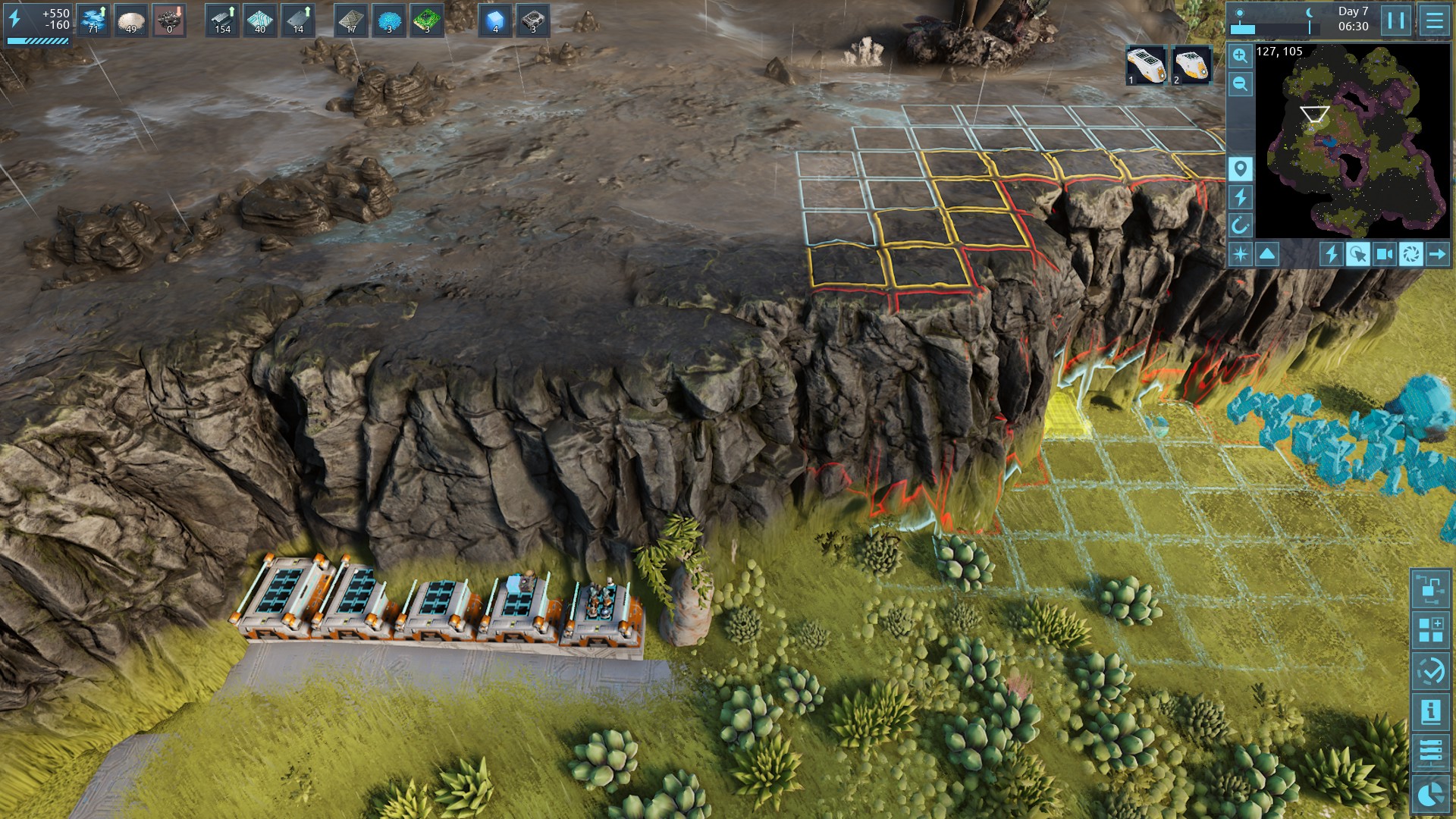Screen dimensions: 1456x819
Task: Pause the game with the pause button
Action: [x=1396, y=20]
